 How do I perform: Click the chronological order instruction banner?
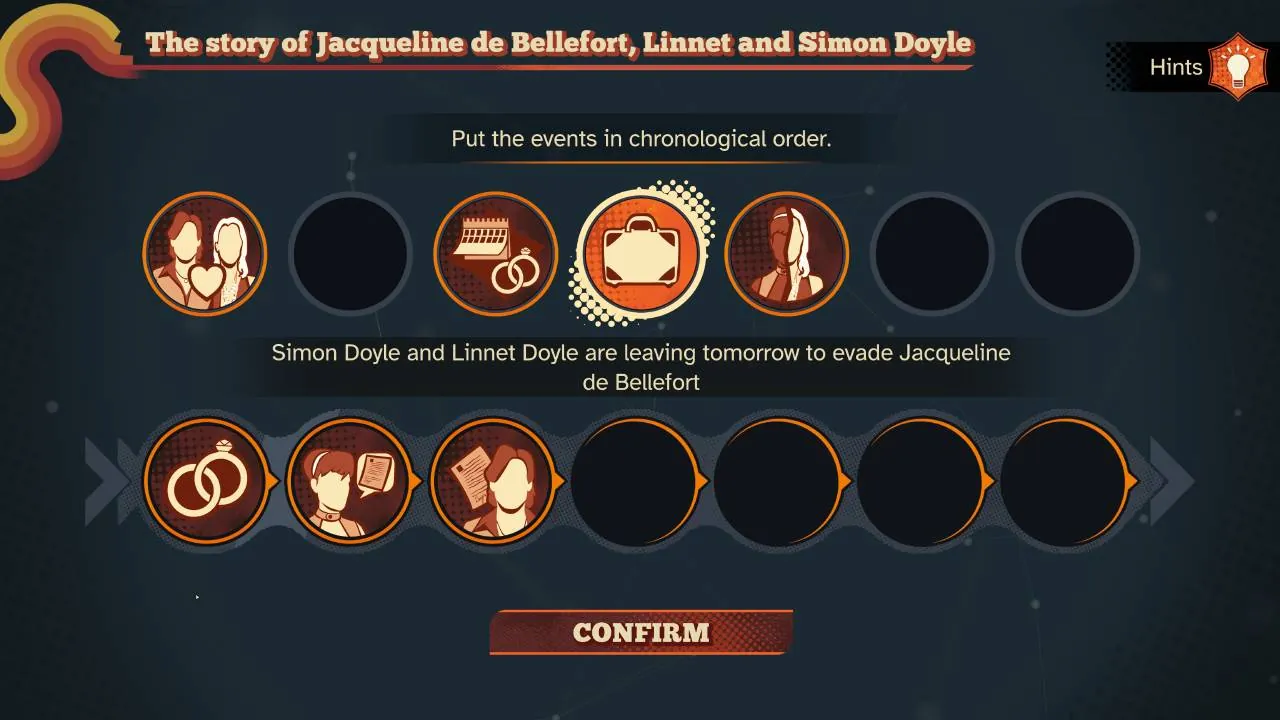coord(640,139)
